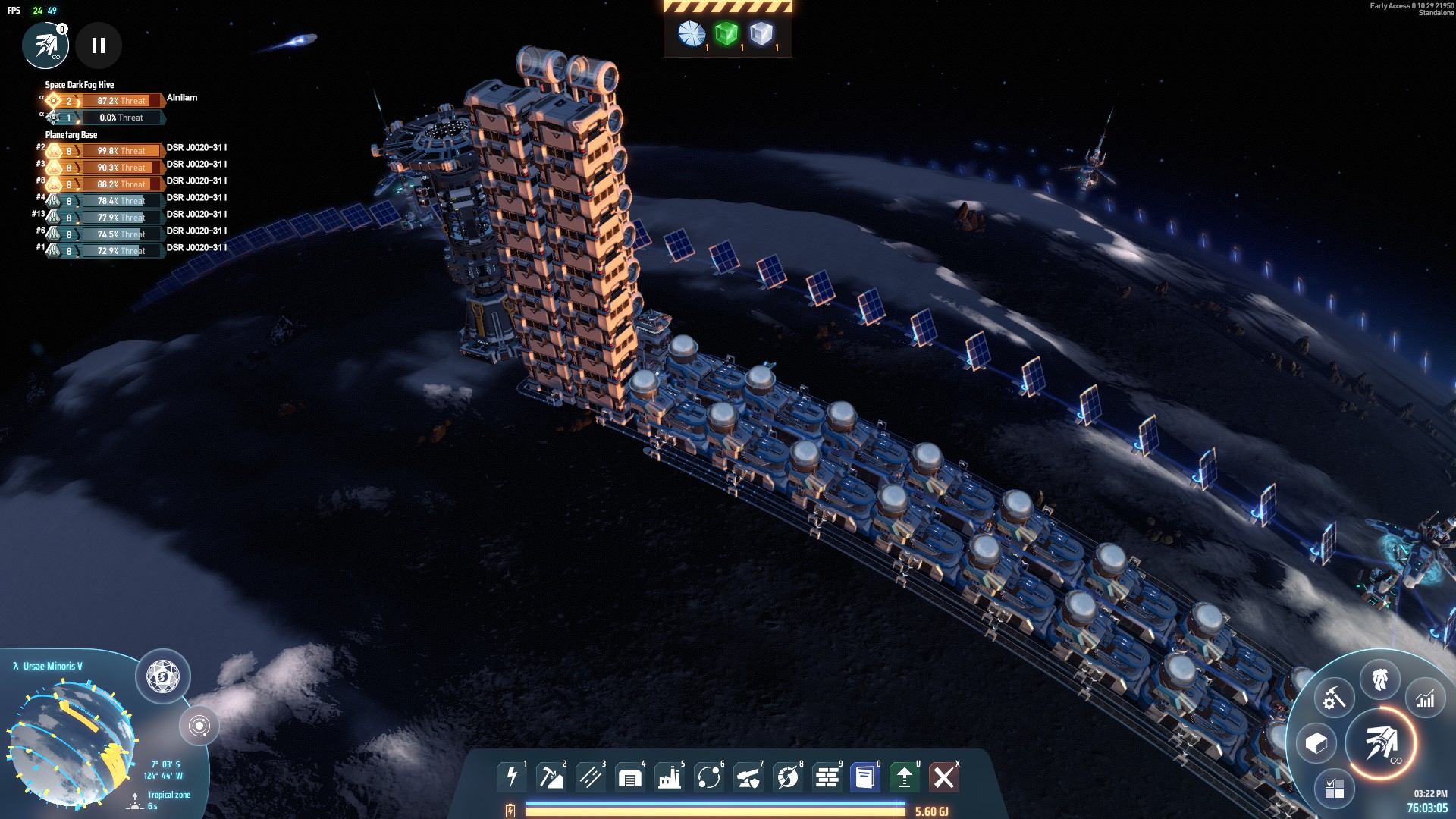Image resolution: width=1456 pixels, height=819 pixels.
Task: Choose the storage warehouse build category
Action: (630, 777)
